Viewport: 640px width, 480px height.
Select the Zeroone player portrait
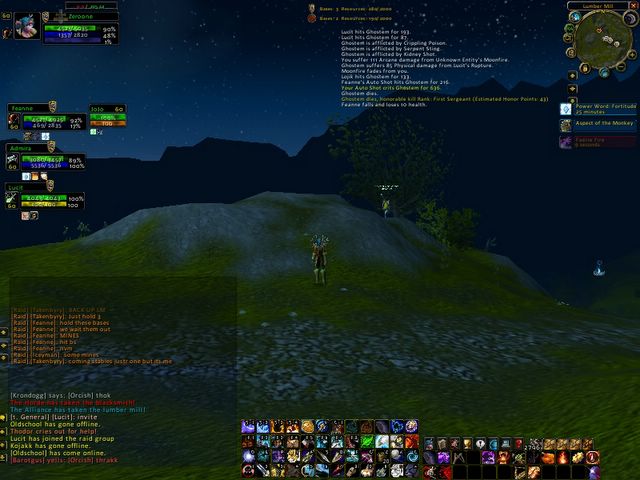click(25, 26)
